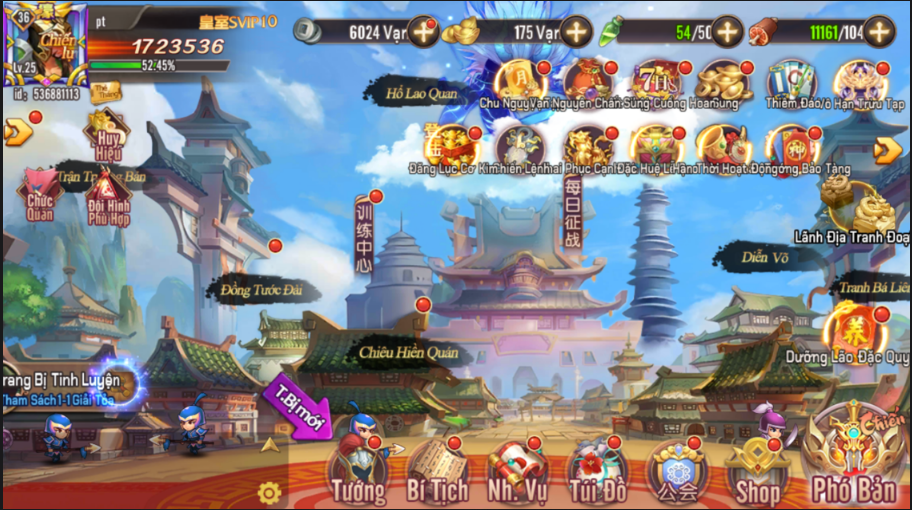Open the 7-day event icon
912x510 pixels.
coord(657,82)
